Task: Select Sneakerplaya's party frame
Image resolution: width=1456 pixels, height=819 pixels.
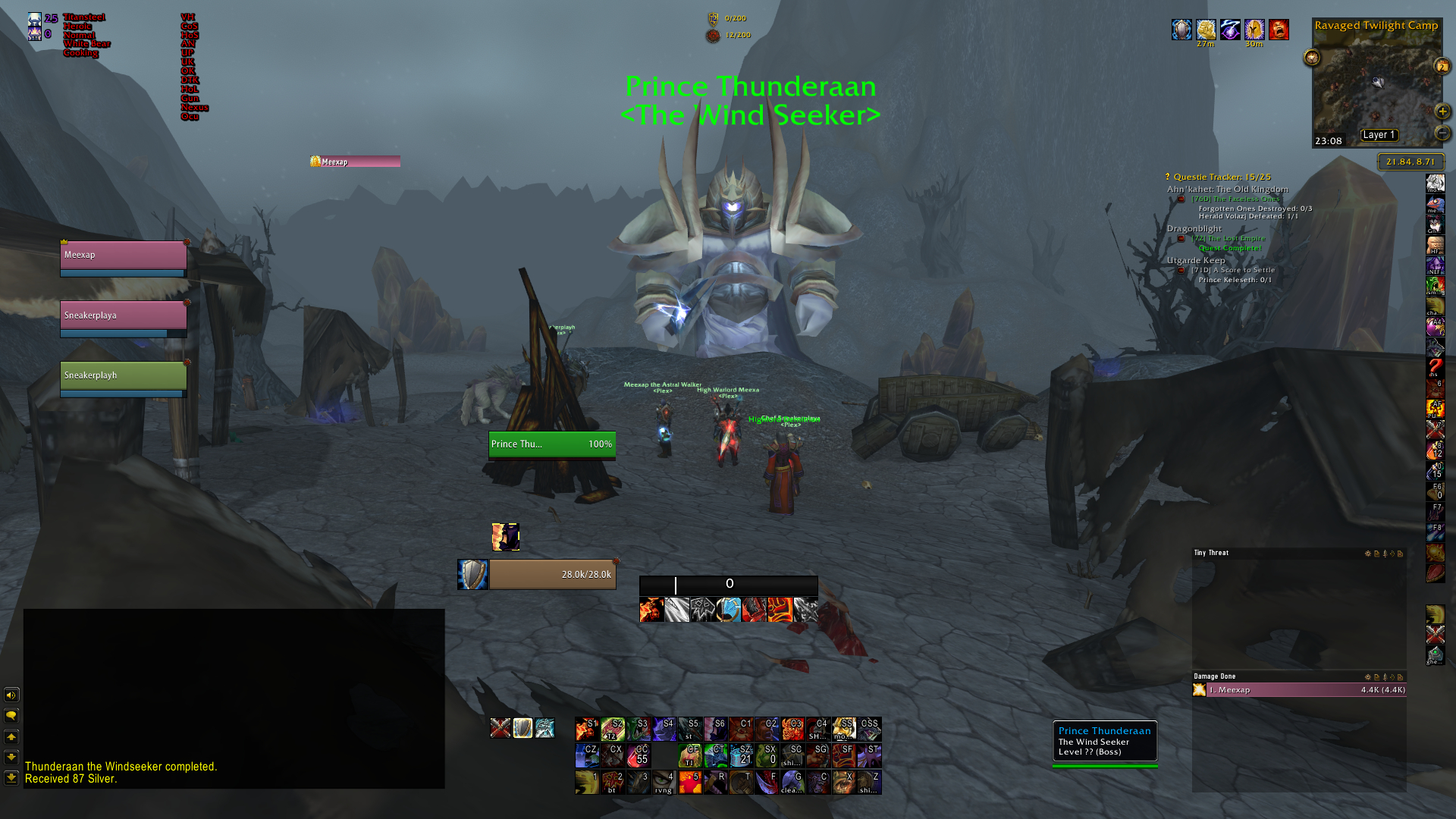Action: click(123, 315)
